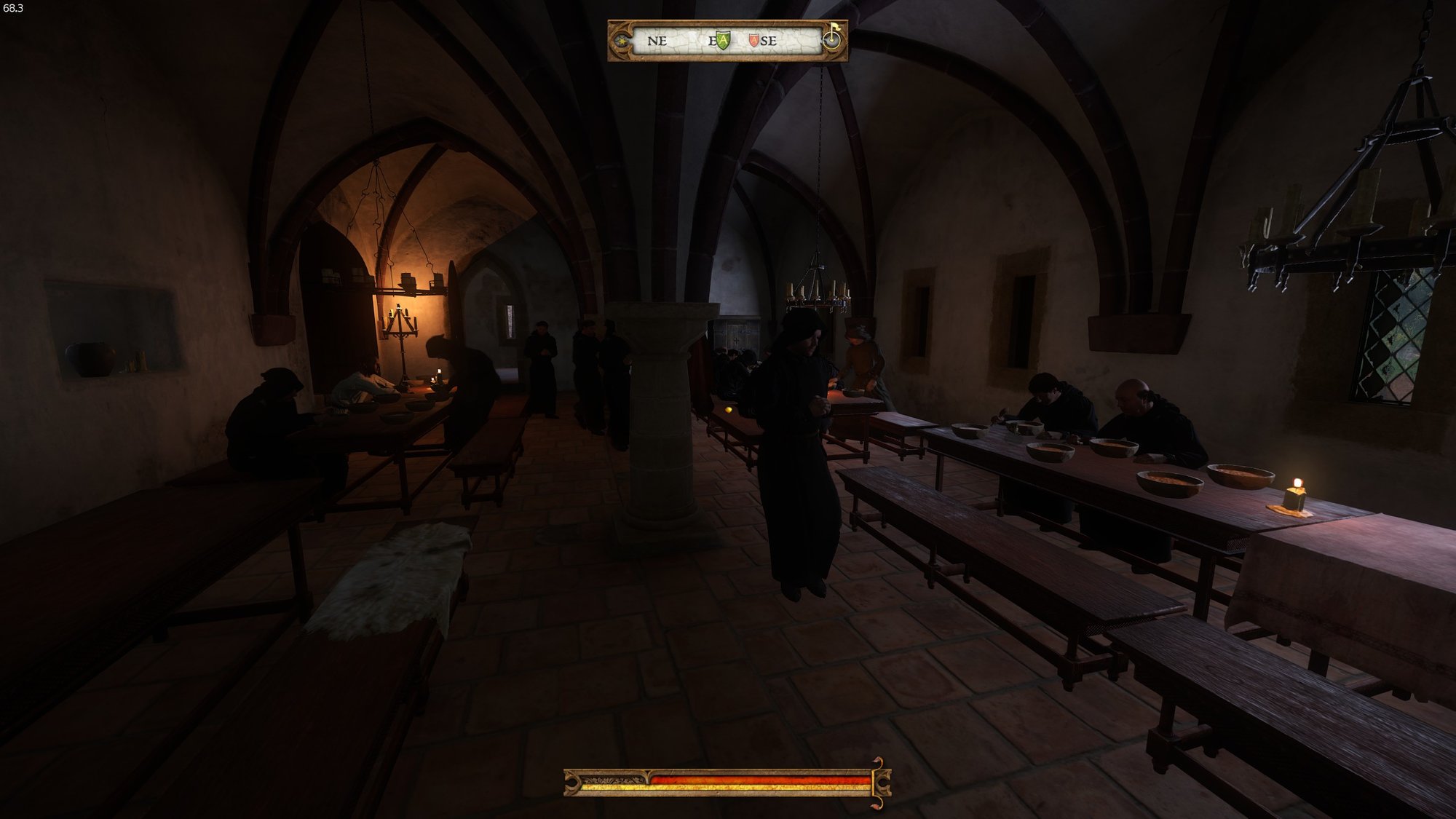Click the star emblem on compass

click(620, 41)
